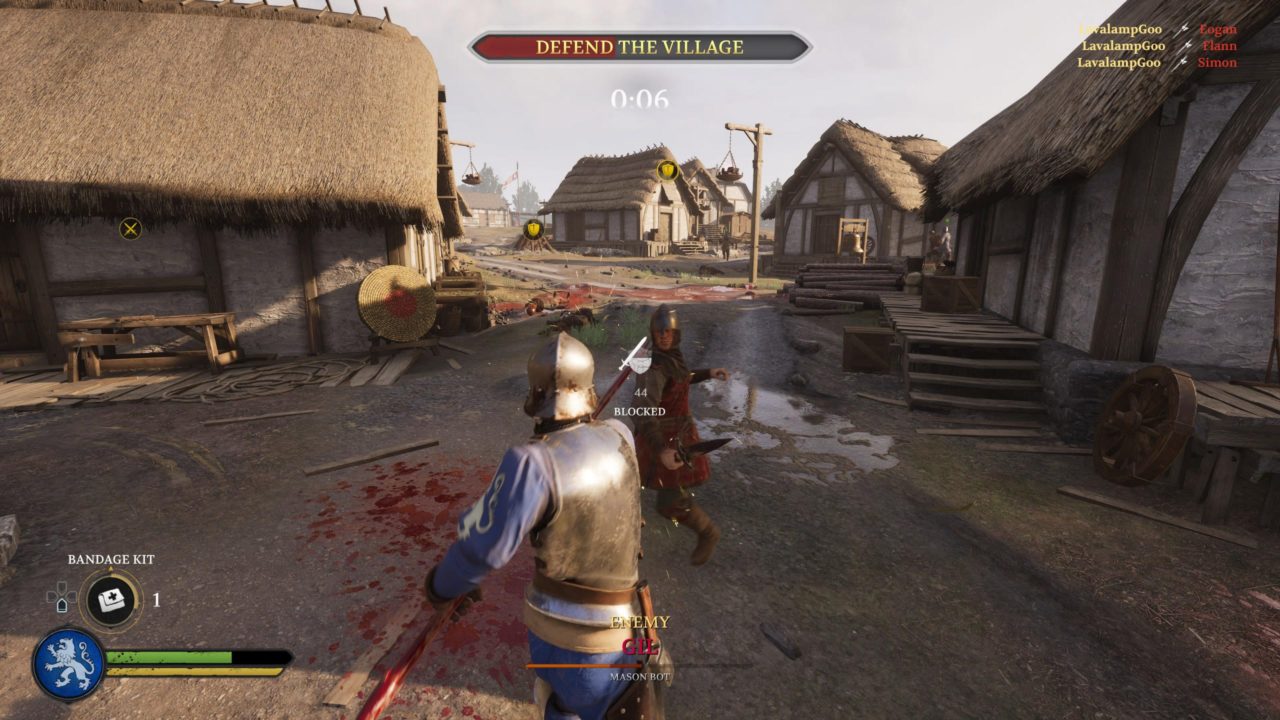Click the blue lion team emblem
The height and width of the screenshot is (720, 1280).
click(x=69, y=664)
